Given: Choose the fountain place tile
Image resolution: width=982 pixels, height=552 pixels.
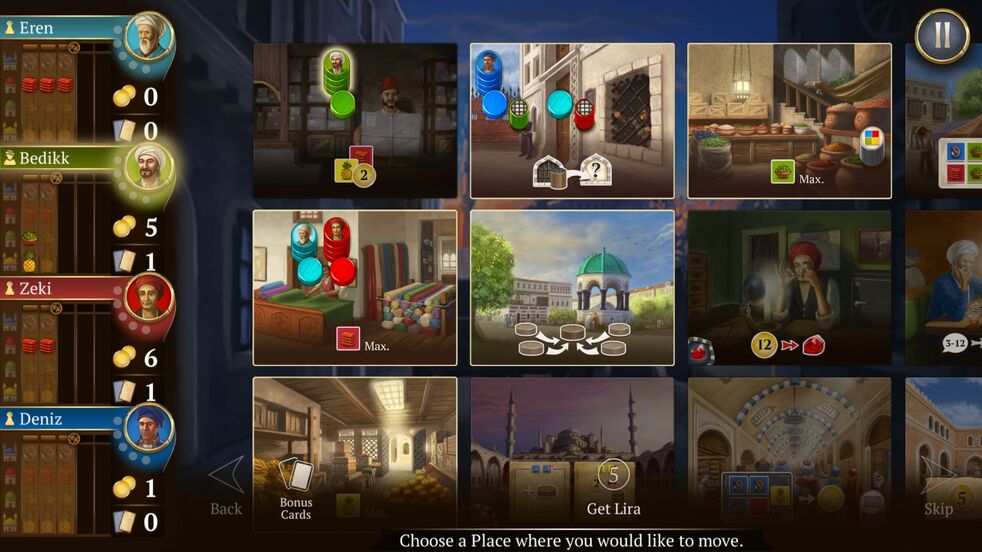Looking at the screenshot, I should (572, 287).
